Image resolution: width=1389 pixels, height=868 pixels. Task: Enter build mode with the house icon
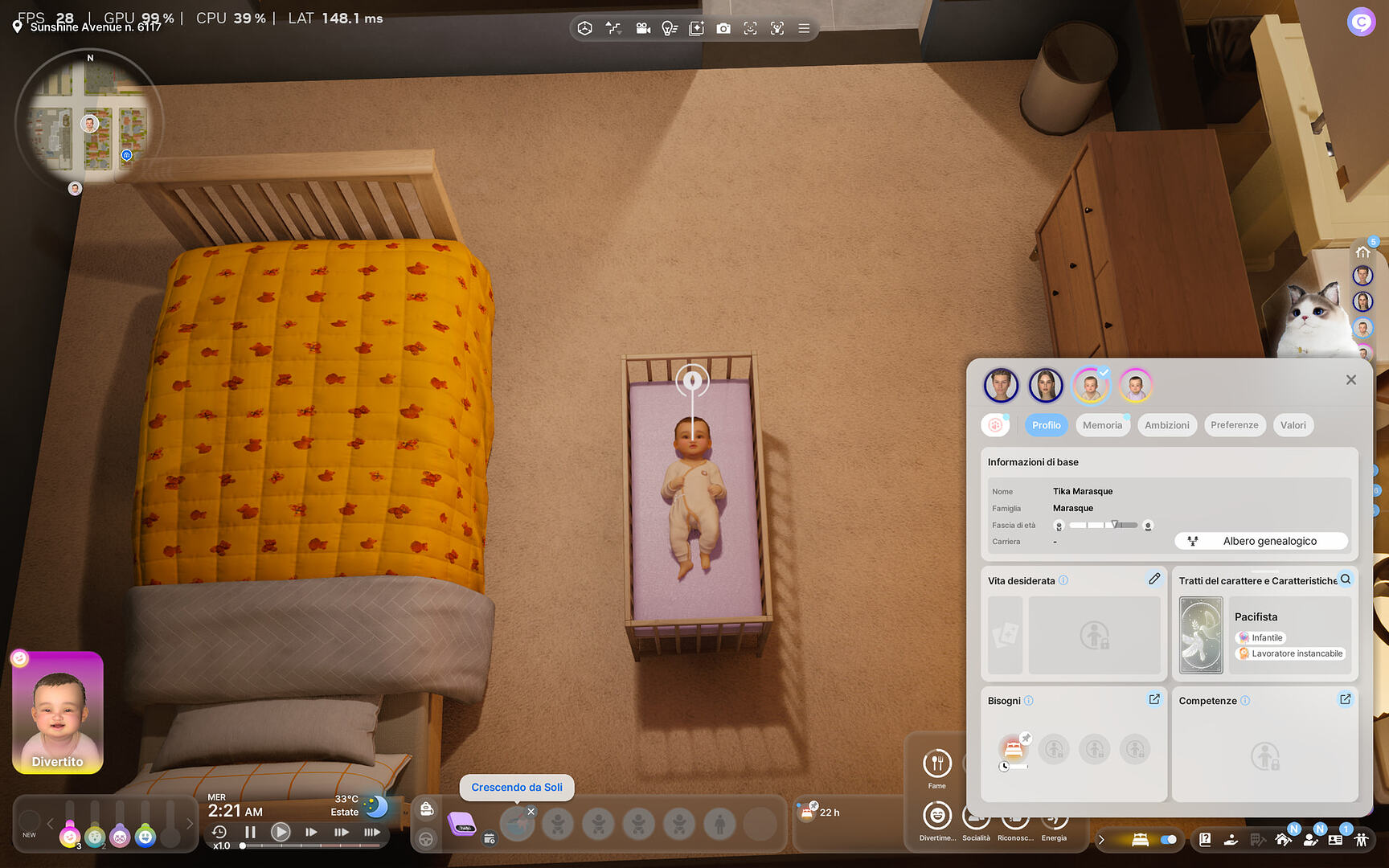tap(1284, 839)
